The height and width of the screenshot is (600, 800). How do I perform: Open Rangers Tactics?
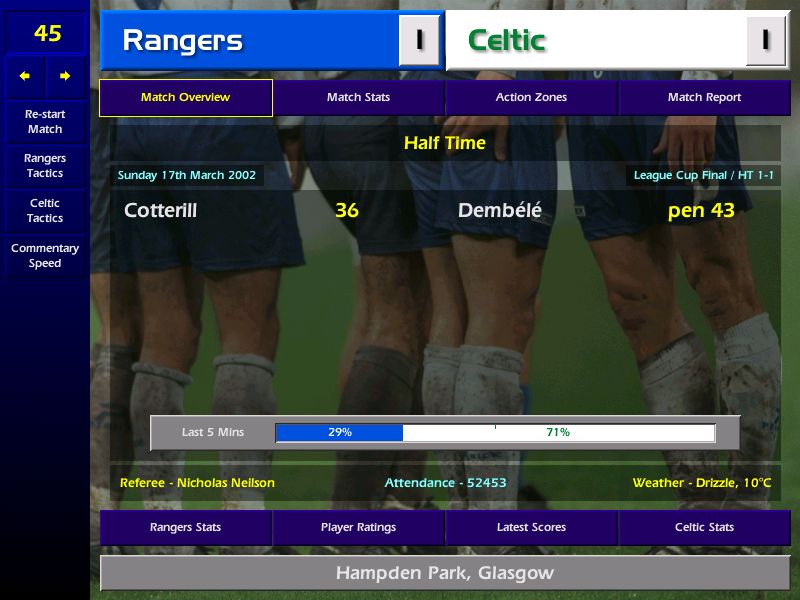click(45, 166)
